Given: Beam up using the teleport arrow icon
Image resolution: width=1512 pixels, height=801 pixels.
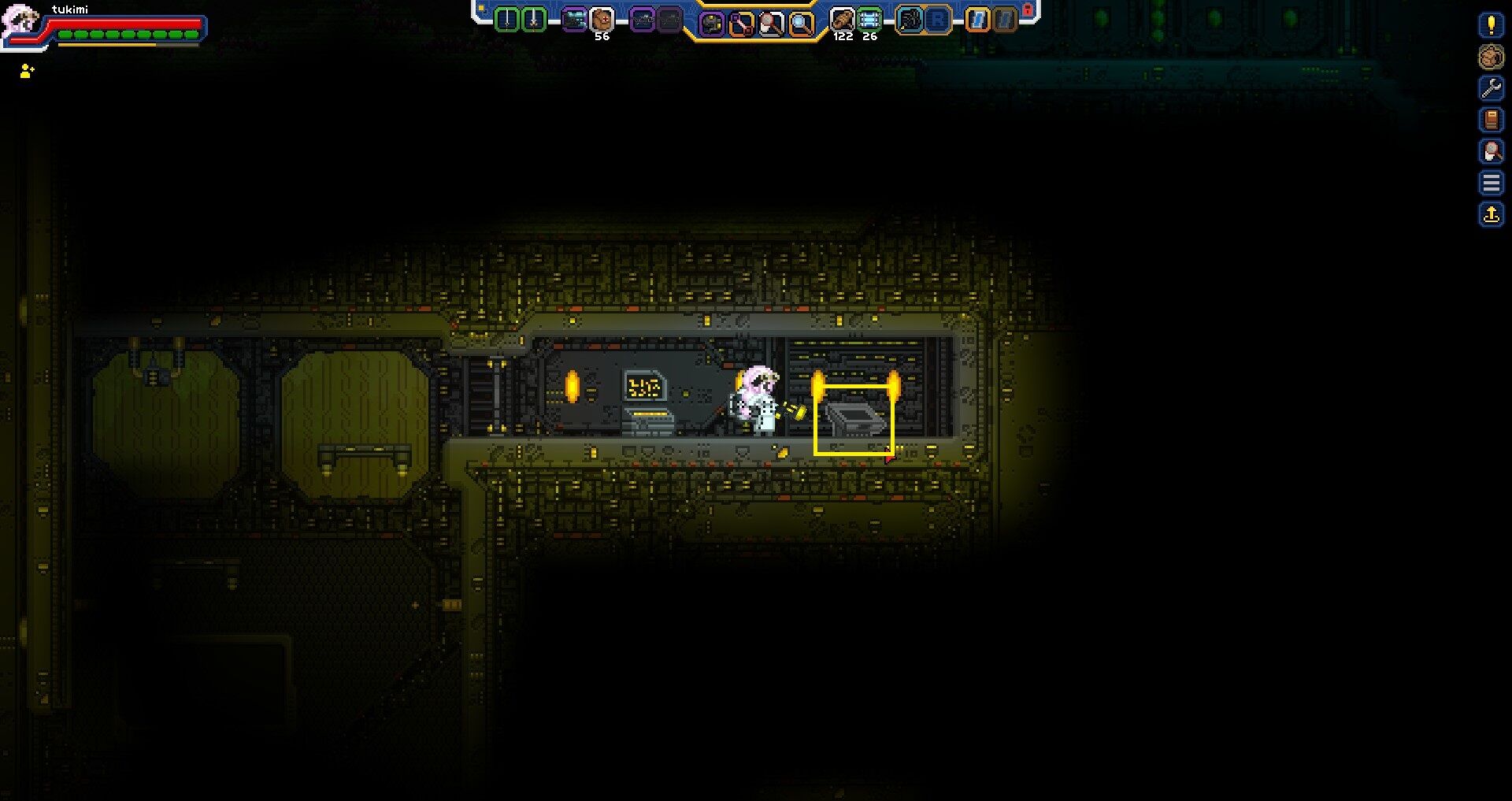Looking at the screenshot, I should (1492, 211).
